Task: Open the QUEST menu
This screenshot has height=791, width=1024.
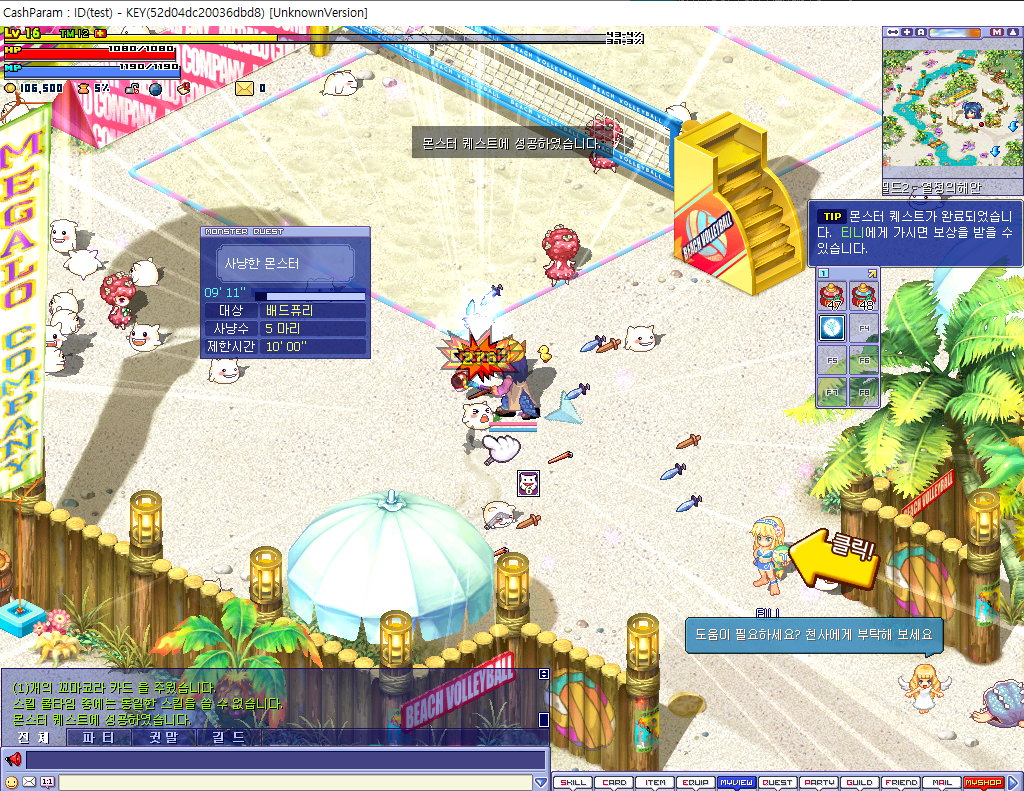Action: [x=778, y=783]
